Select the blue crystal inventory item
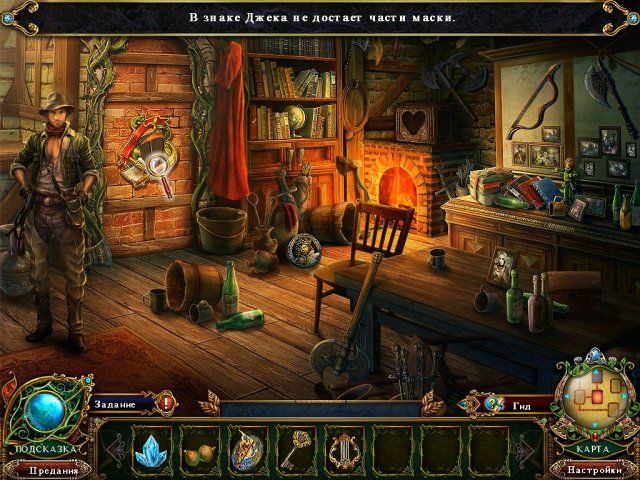 pos(151,447)
